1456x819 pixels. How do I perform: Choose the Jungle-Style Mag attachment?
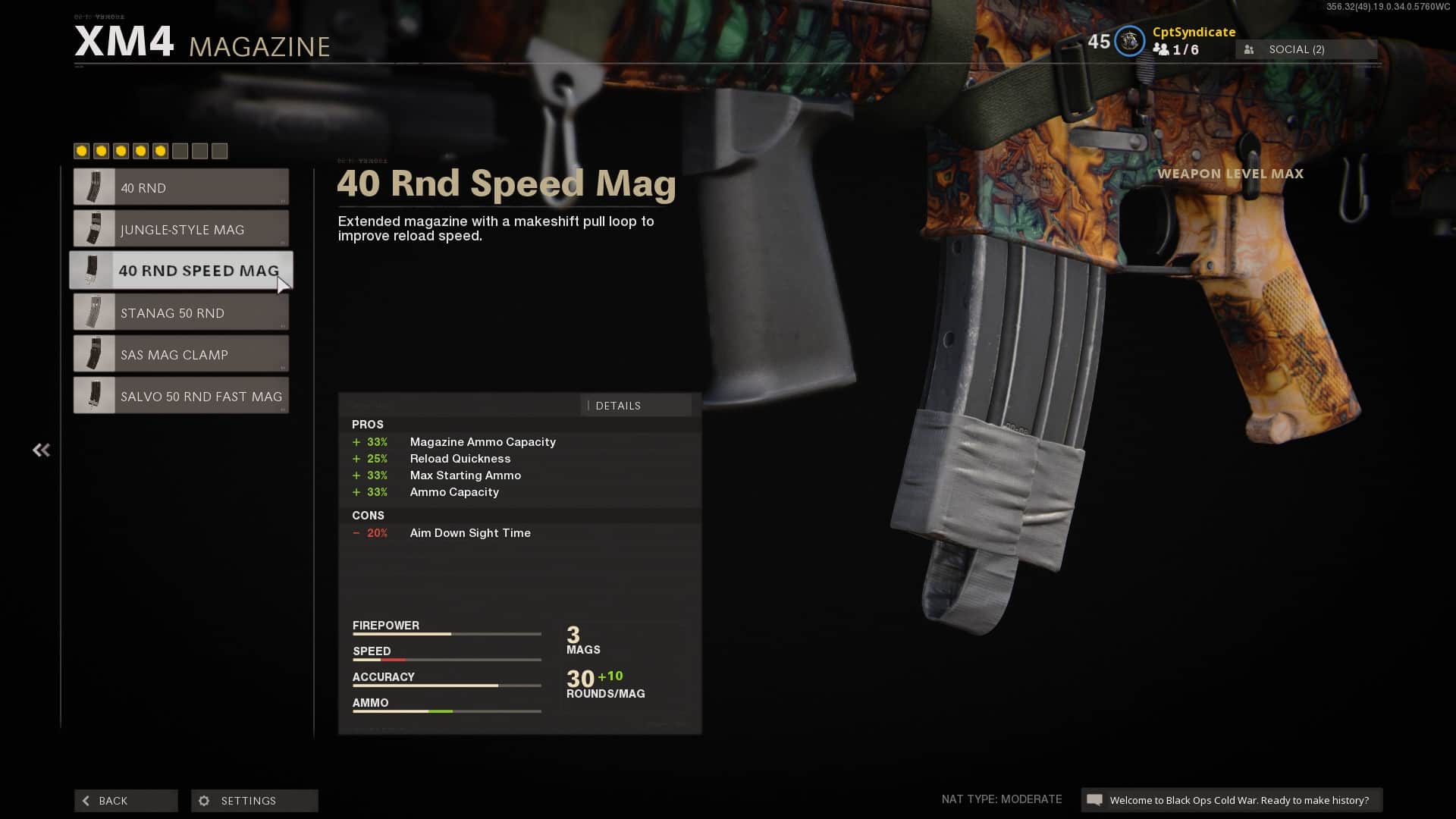click(x=181, y=229)
